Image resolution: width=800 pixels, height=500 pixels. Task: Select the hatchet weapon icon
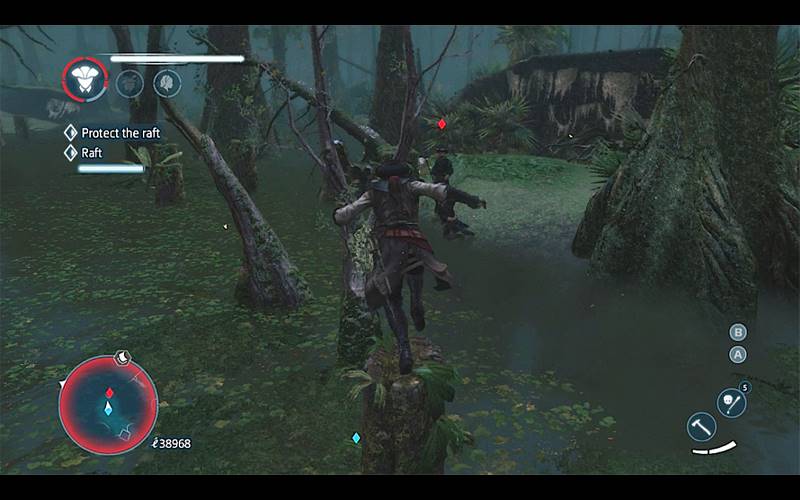click(x=702, y=426)
